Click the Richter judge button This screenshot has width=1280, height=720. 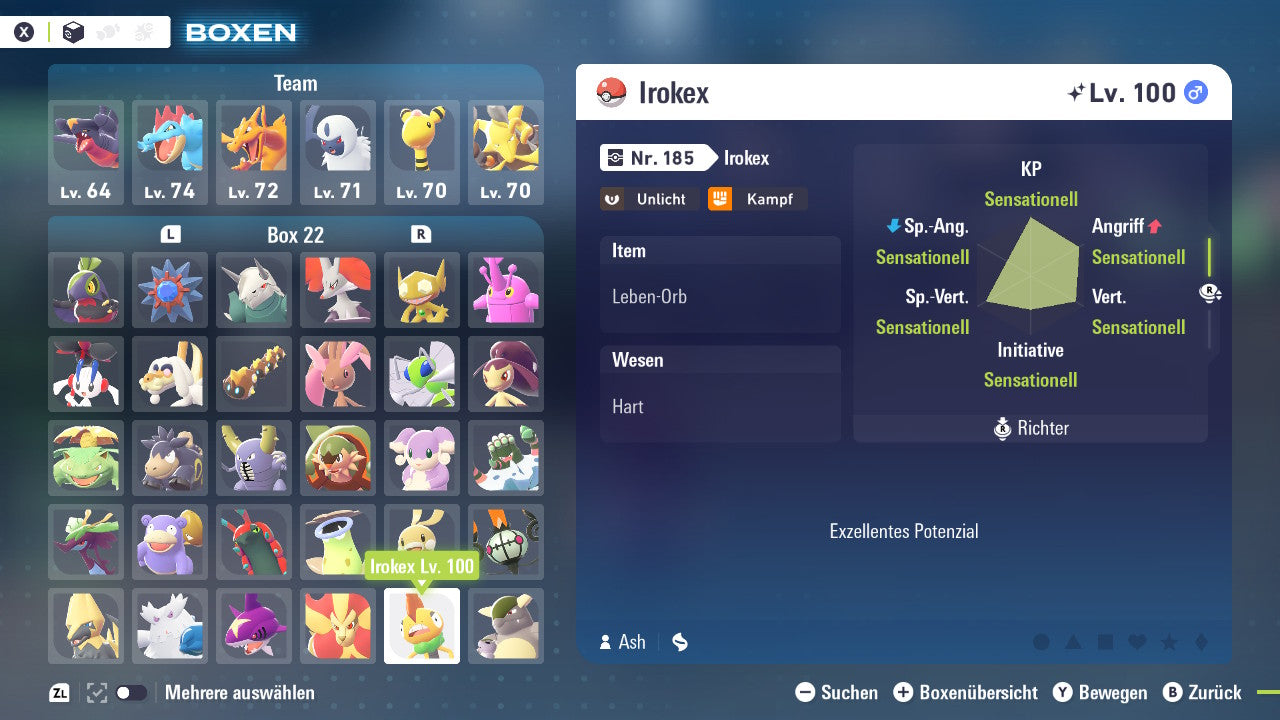pos(1030,428)
